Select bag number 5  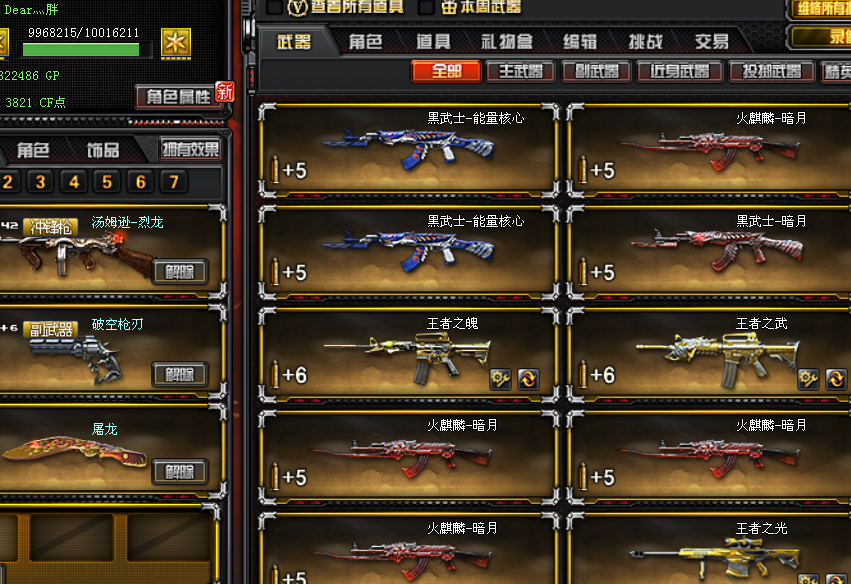pyautogui.click(x=107, y=182)
